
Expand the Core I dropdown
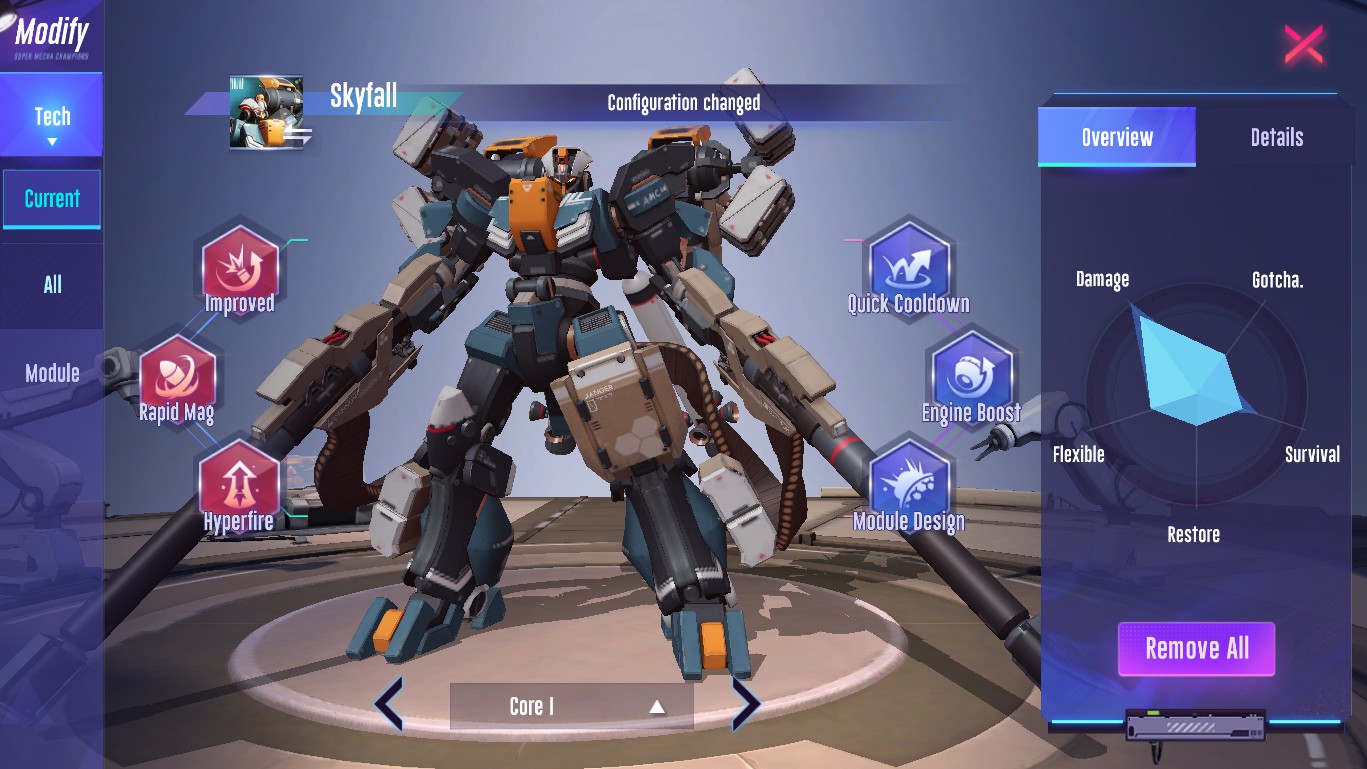pos(571,706)
